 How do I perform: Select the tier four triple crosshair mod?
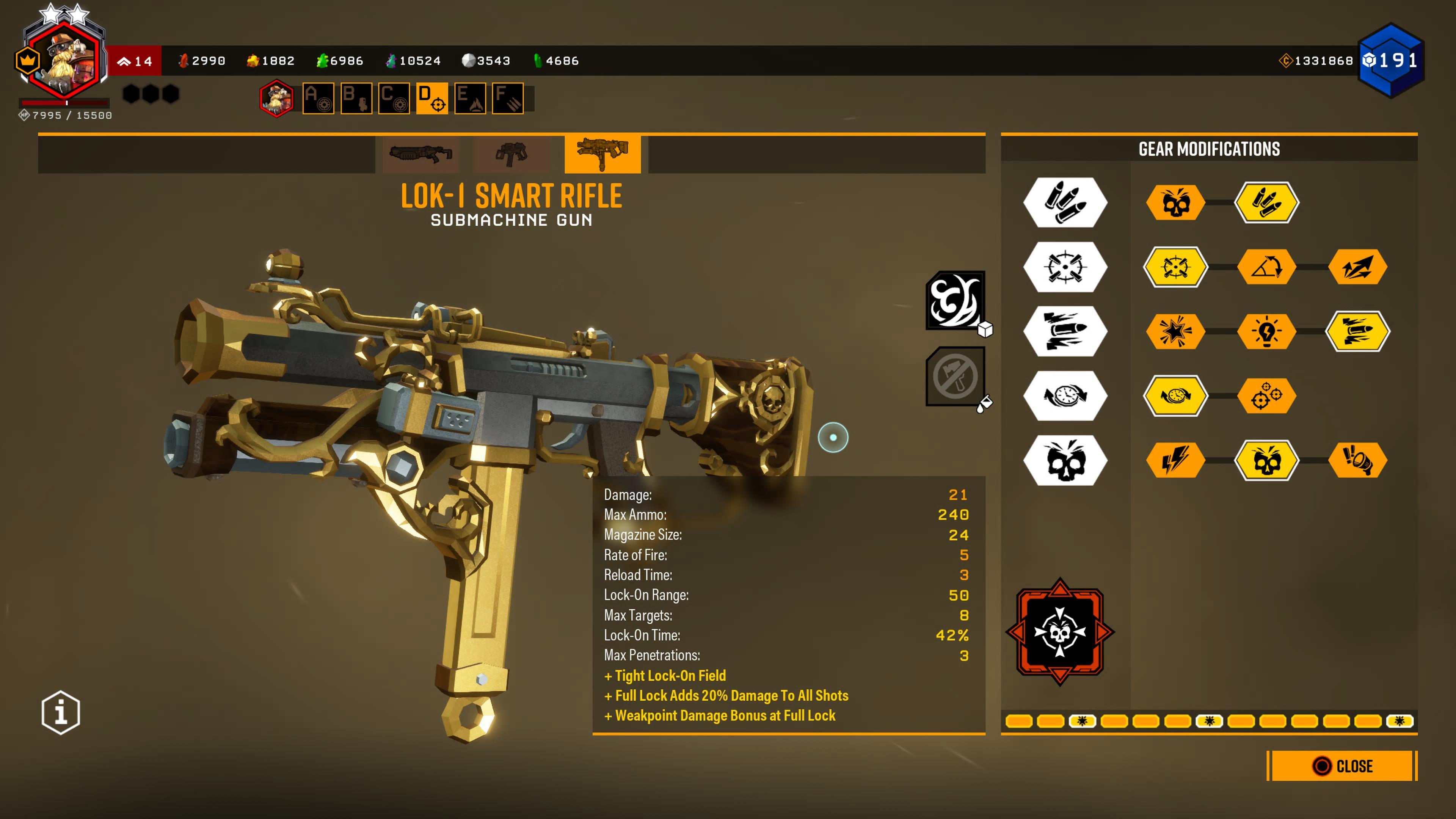(1267, 395)
